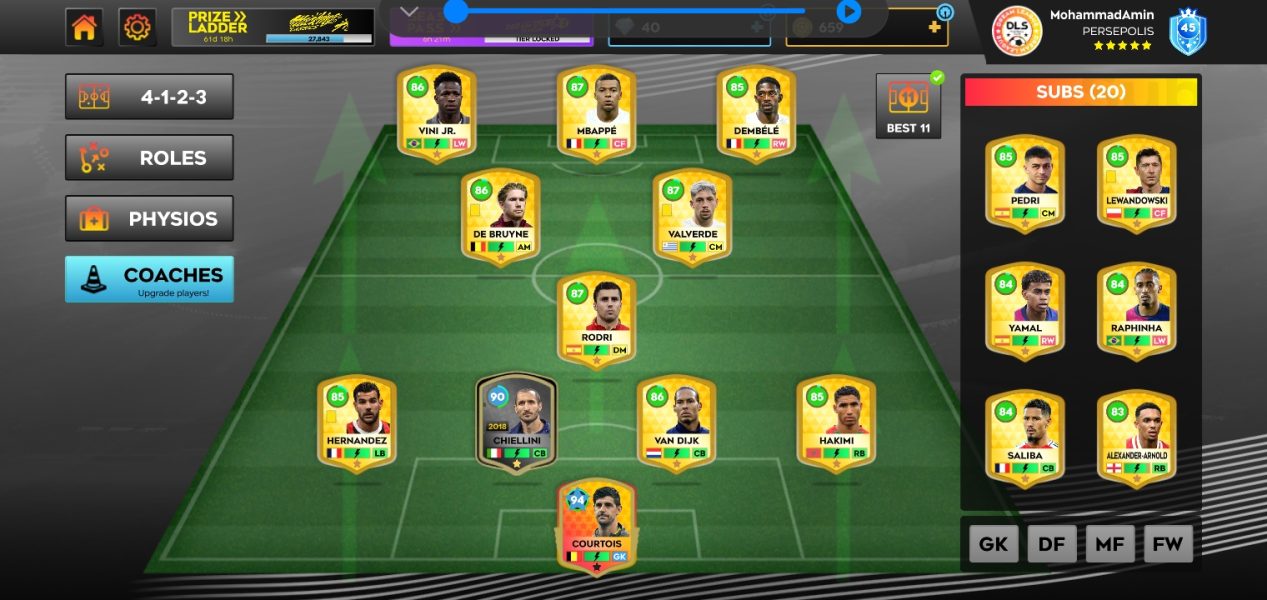Open the Physios menu
The height and width of the screenshot is (600, 1267).
tap(149, 218)
